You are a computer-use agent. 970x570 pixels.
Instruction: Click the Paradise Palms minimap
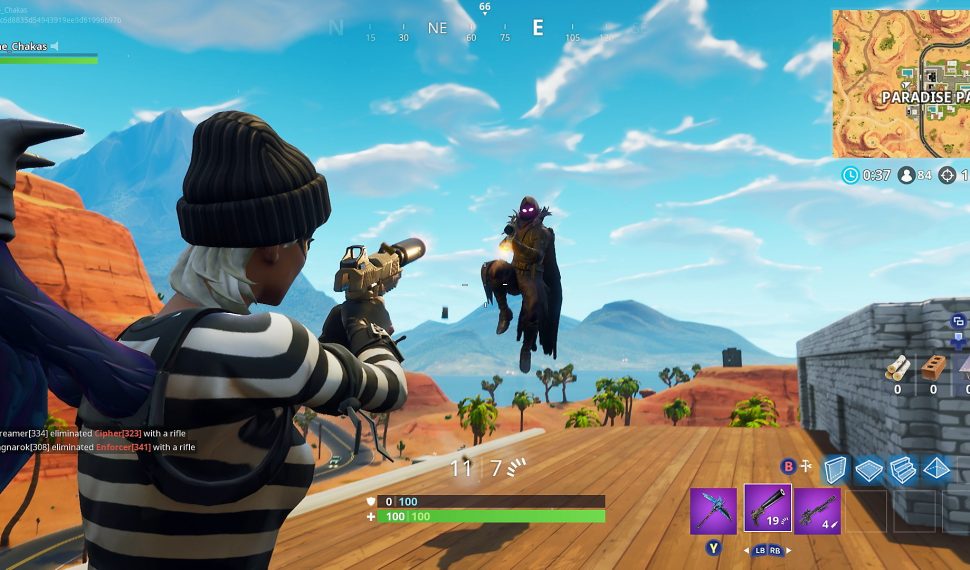click(x=901, y=84)
